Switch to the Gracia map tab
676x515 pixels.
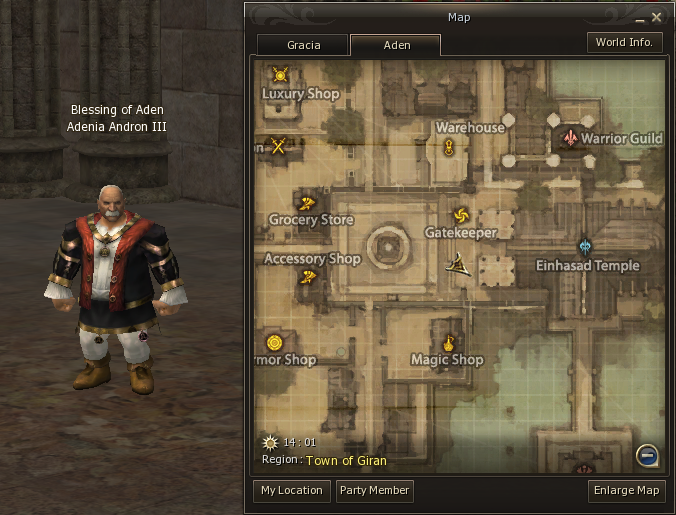click(303, 46)
